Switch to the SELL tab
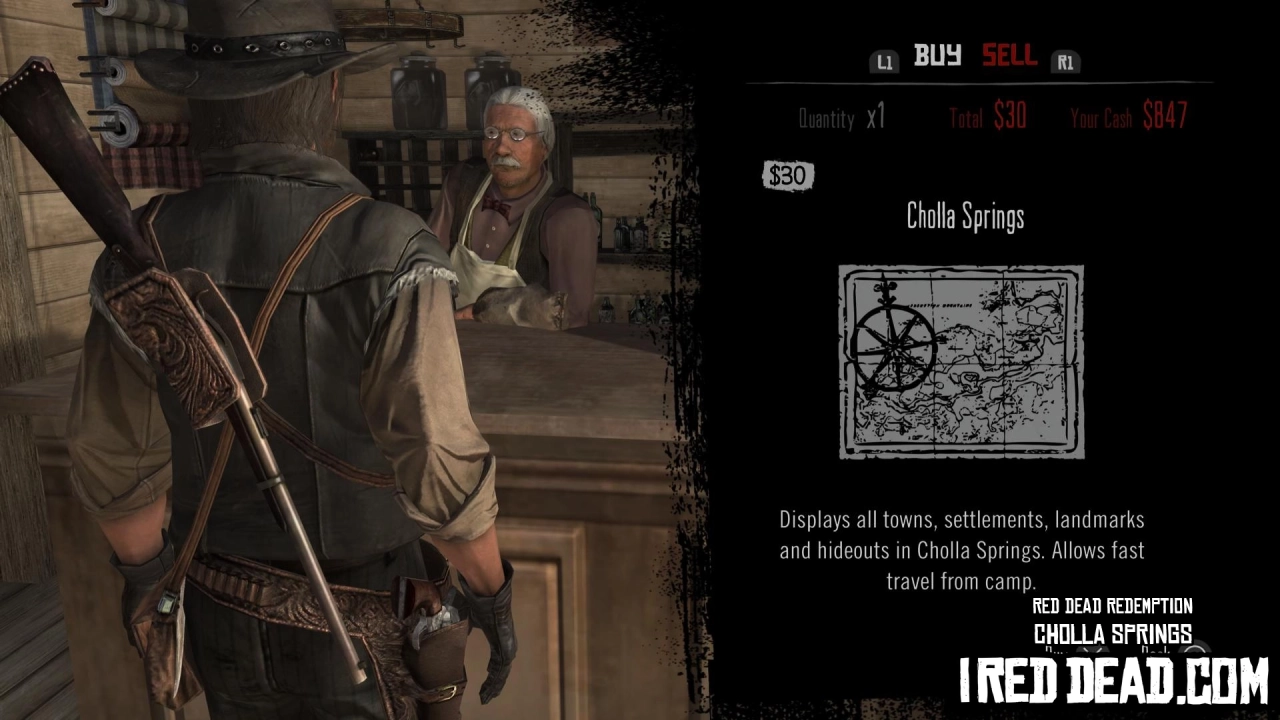Viewport: 1280px width, 720px height. [1009, 57]
